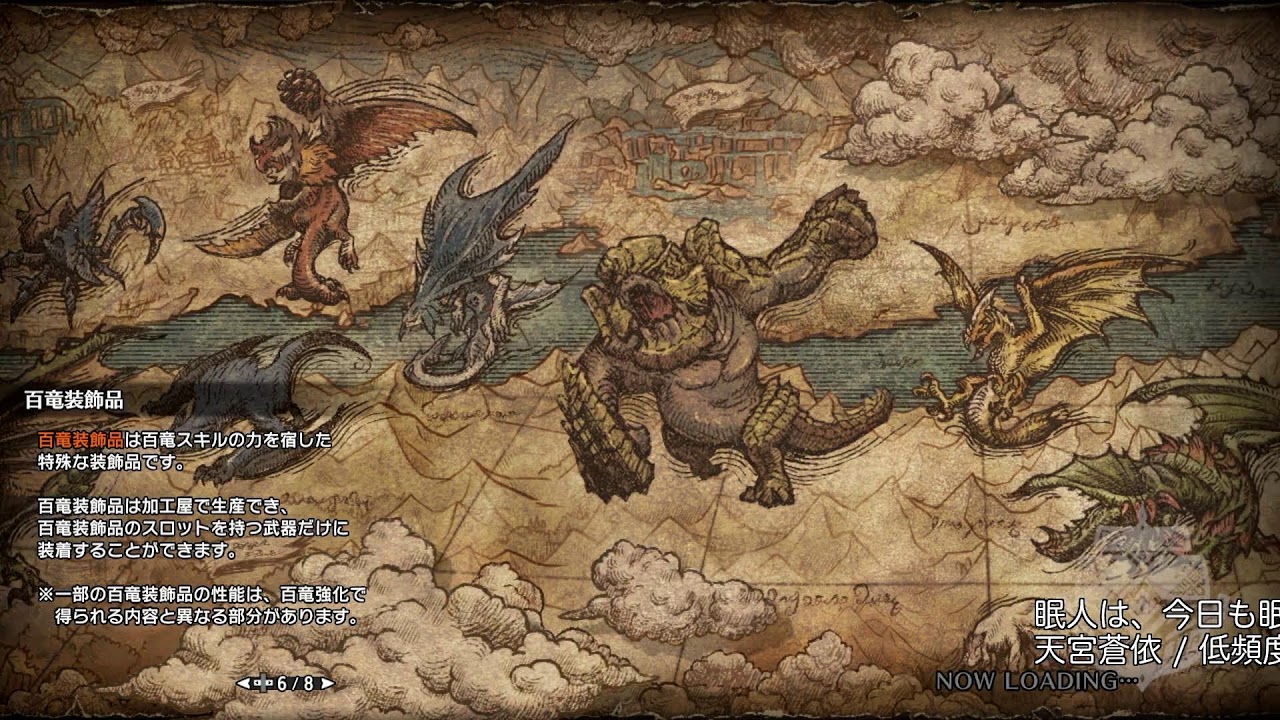Viewport: 1280px width, 720px height.
Task: Go to the next loading tip page
Action: pos(326,684)
